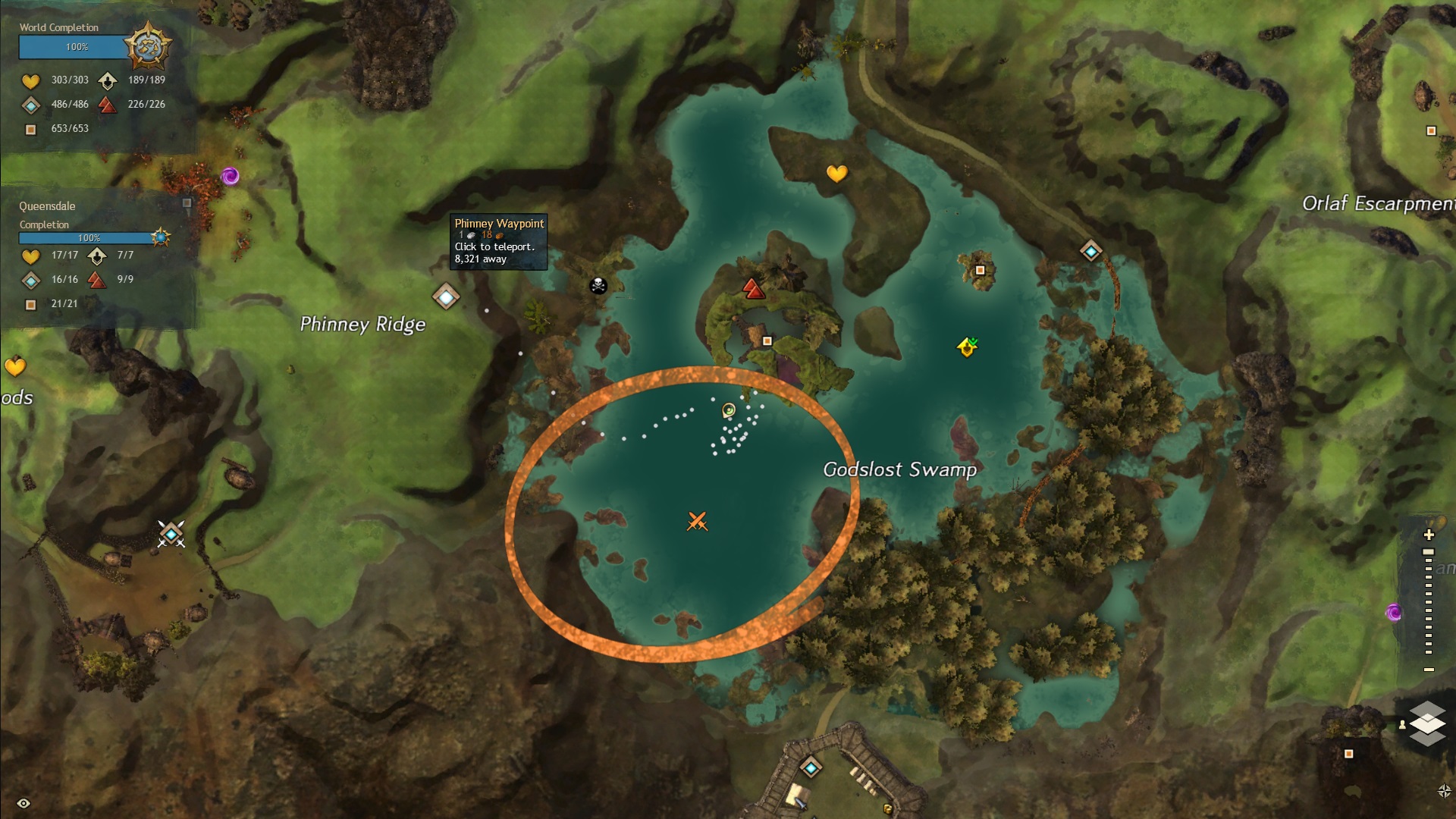1456x819 pixels.
Task: Click the eye icon for map visibility options
Action: (x=24, y=803)
